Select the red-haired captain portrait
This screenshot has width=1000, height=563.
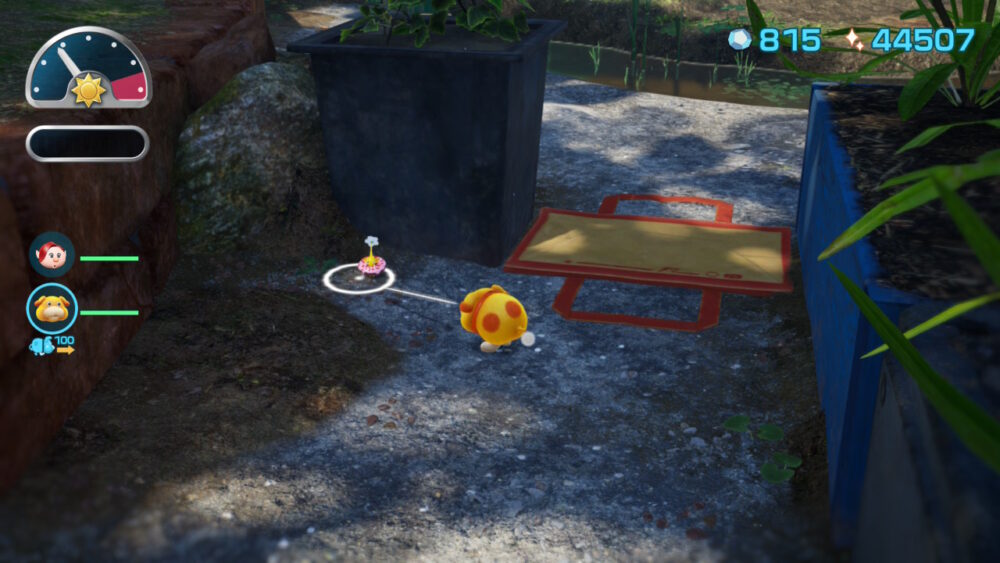click(51, 255)
